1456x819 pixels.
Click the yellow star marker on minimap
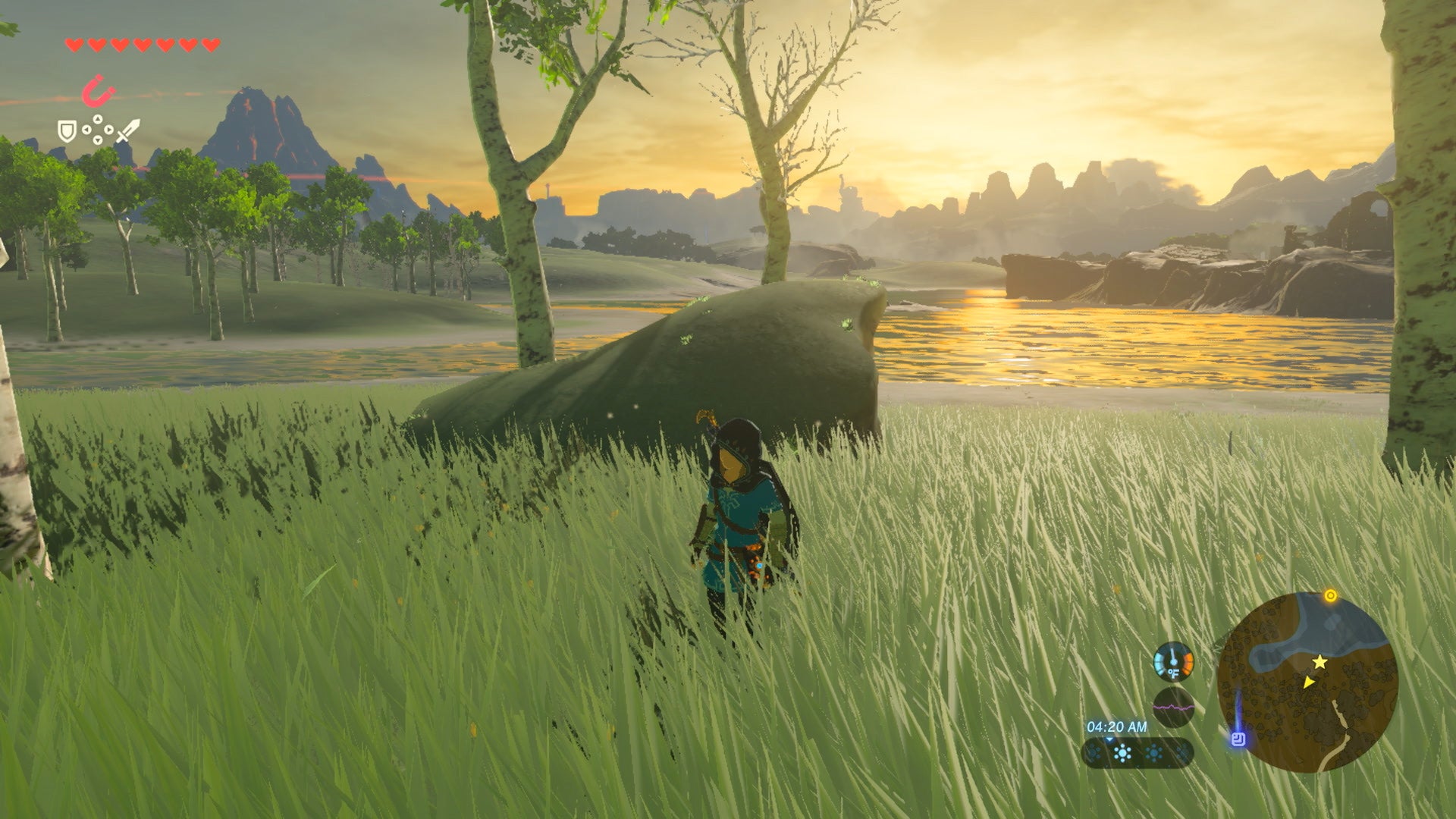[1320, 662]
